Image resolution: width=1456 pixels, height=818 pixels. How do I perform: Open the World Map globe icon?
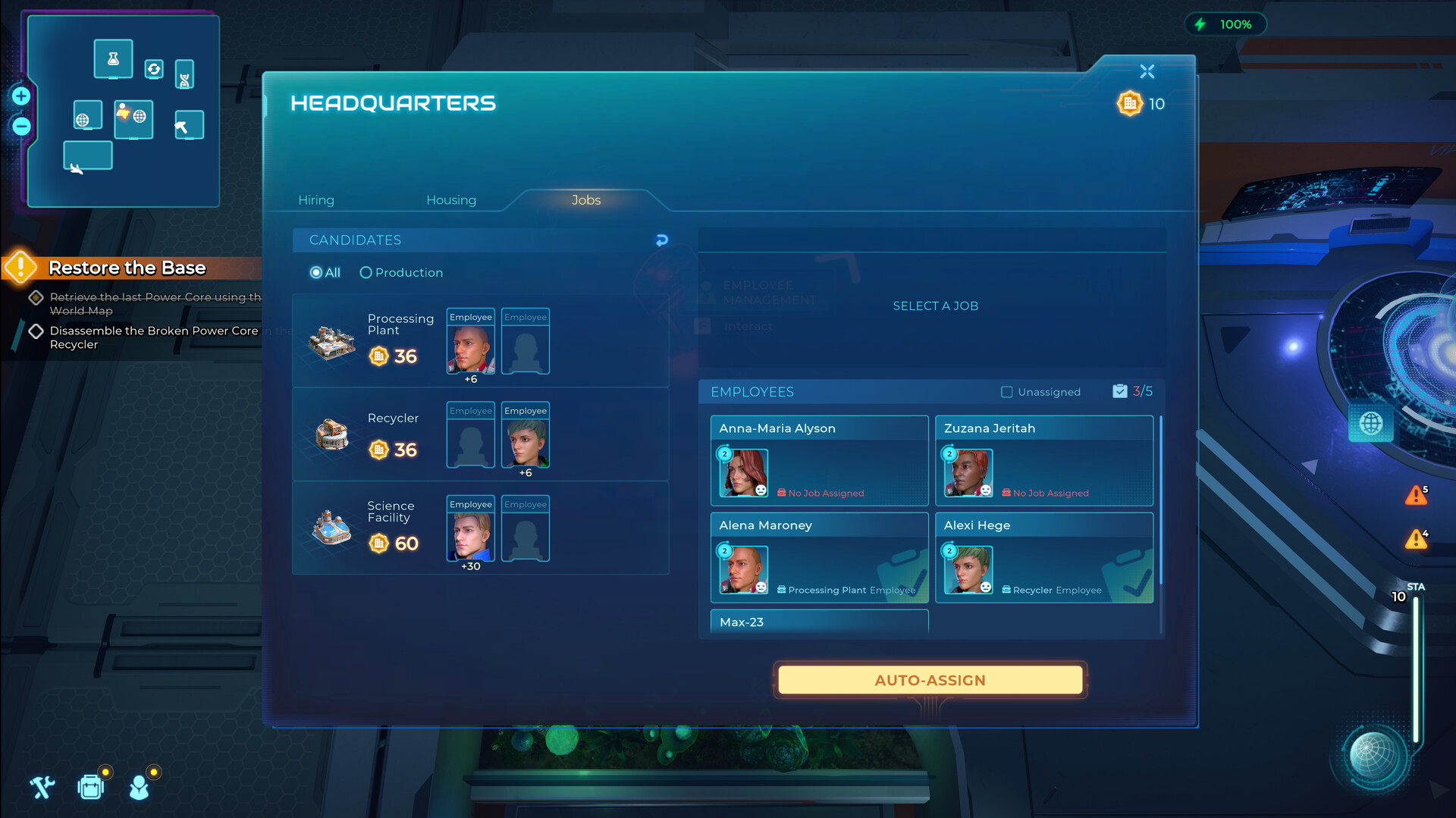tap(1371, 423)
